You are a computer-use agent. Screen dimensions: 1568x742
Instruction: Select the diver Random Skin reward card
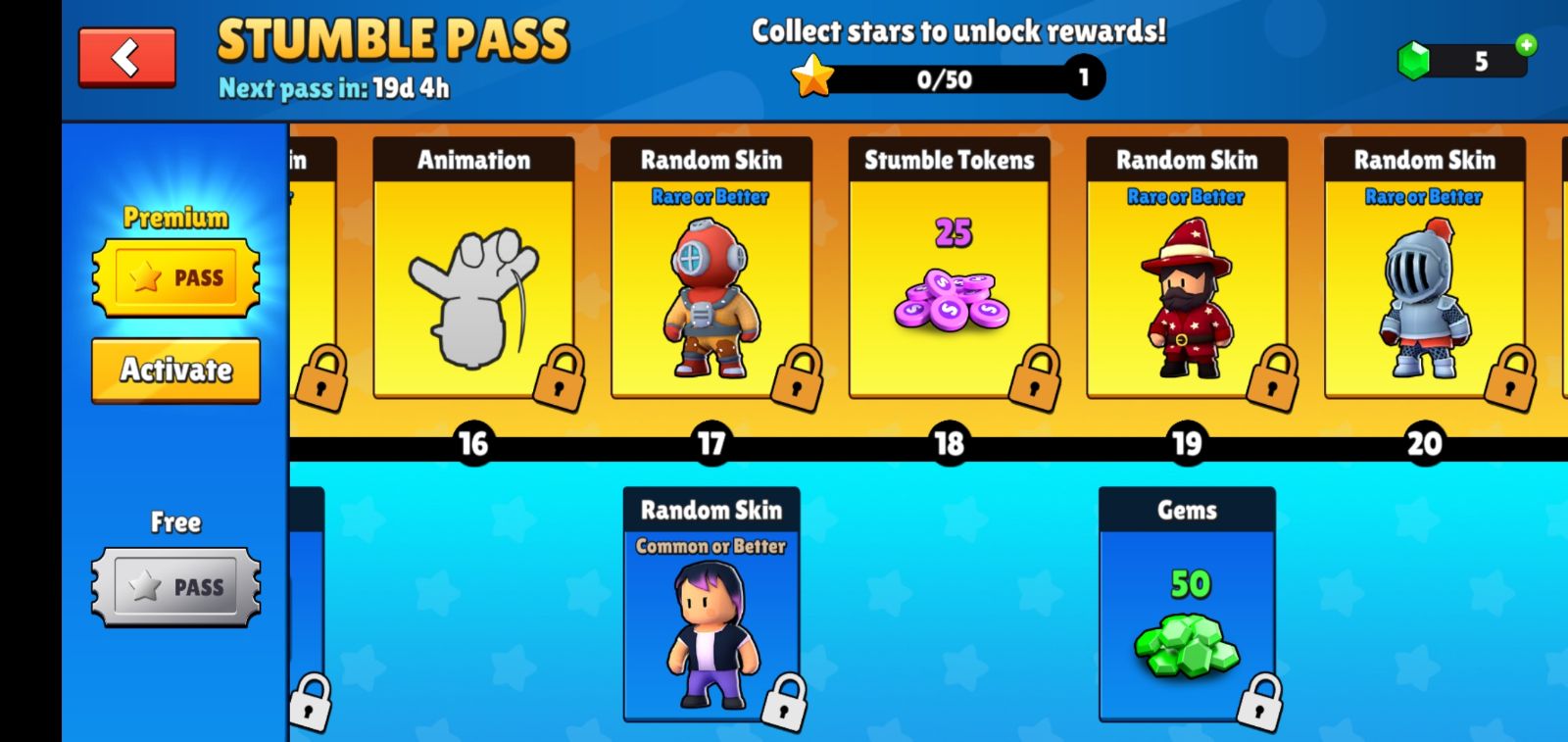coord(710,270)
